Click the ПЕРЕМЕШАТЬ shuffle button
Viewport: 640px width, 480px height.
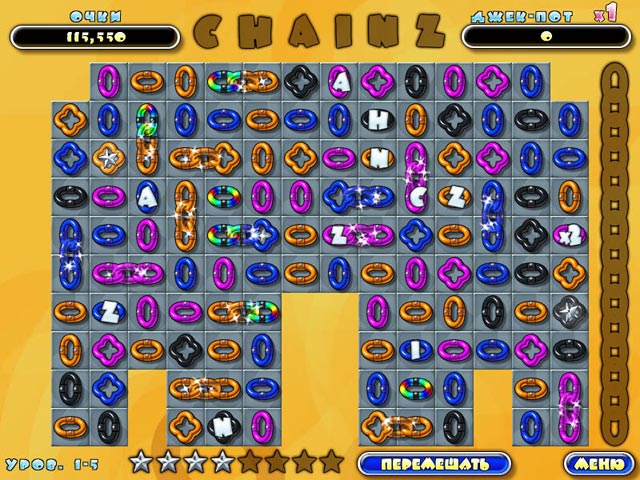pos(434,463)
